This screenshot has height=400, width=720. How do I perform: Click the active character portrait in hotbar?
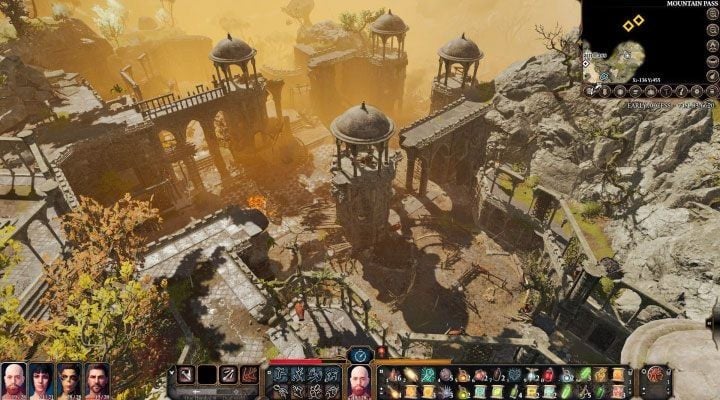tap(359, 380)
